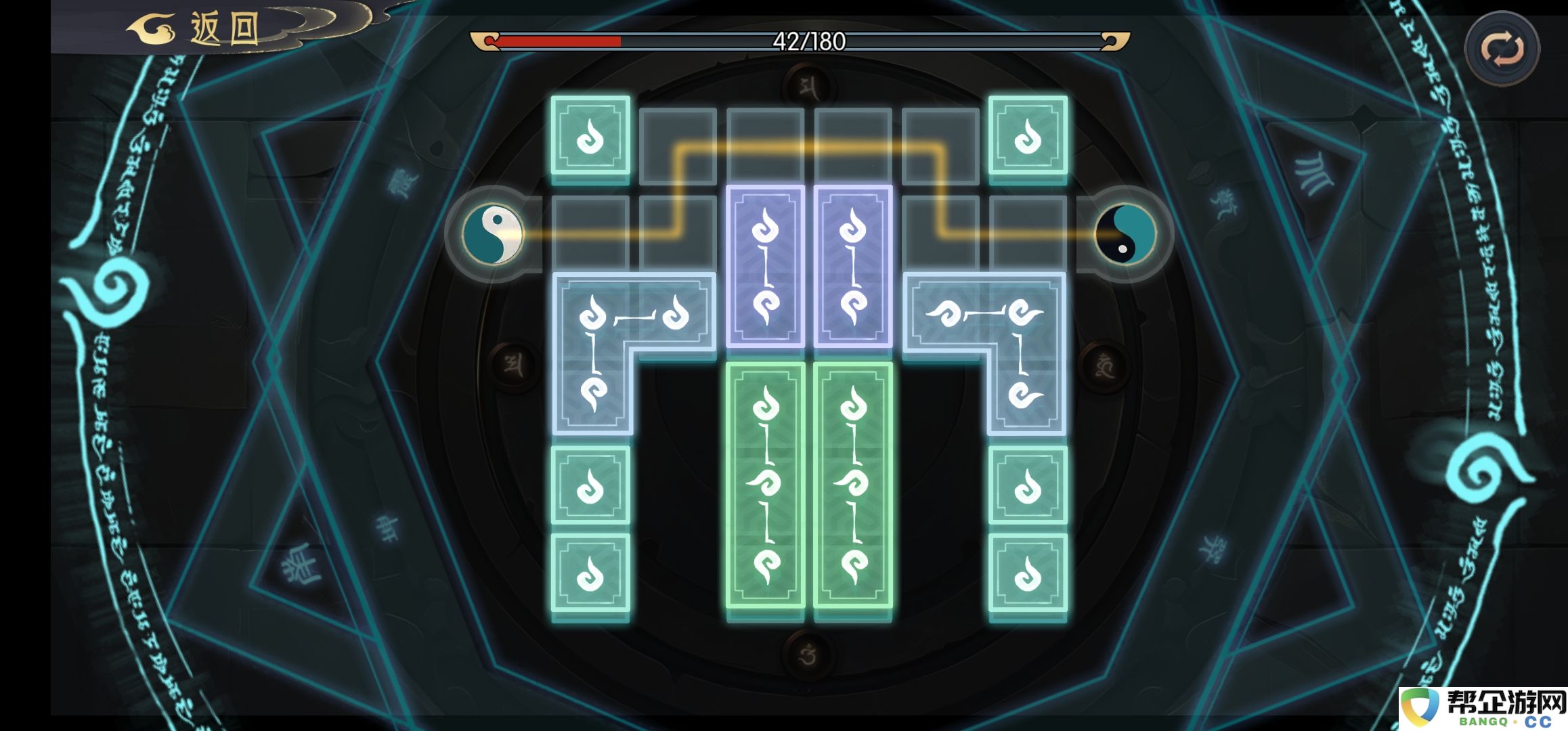The height and width of the screenshot is (731, 1568).
Task: Select the left purple two-flame block
Action: point(765,266)
